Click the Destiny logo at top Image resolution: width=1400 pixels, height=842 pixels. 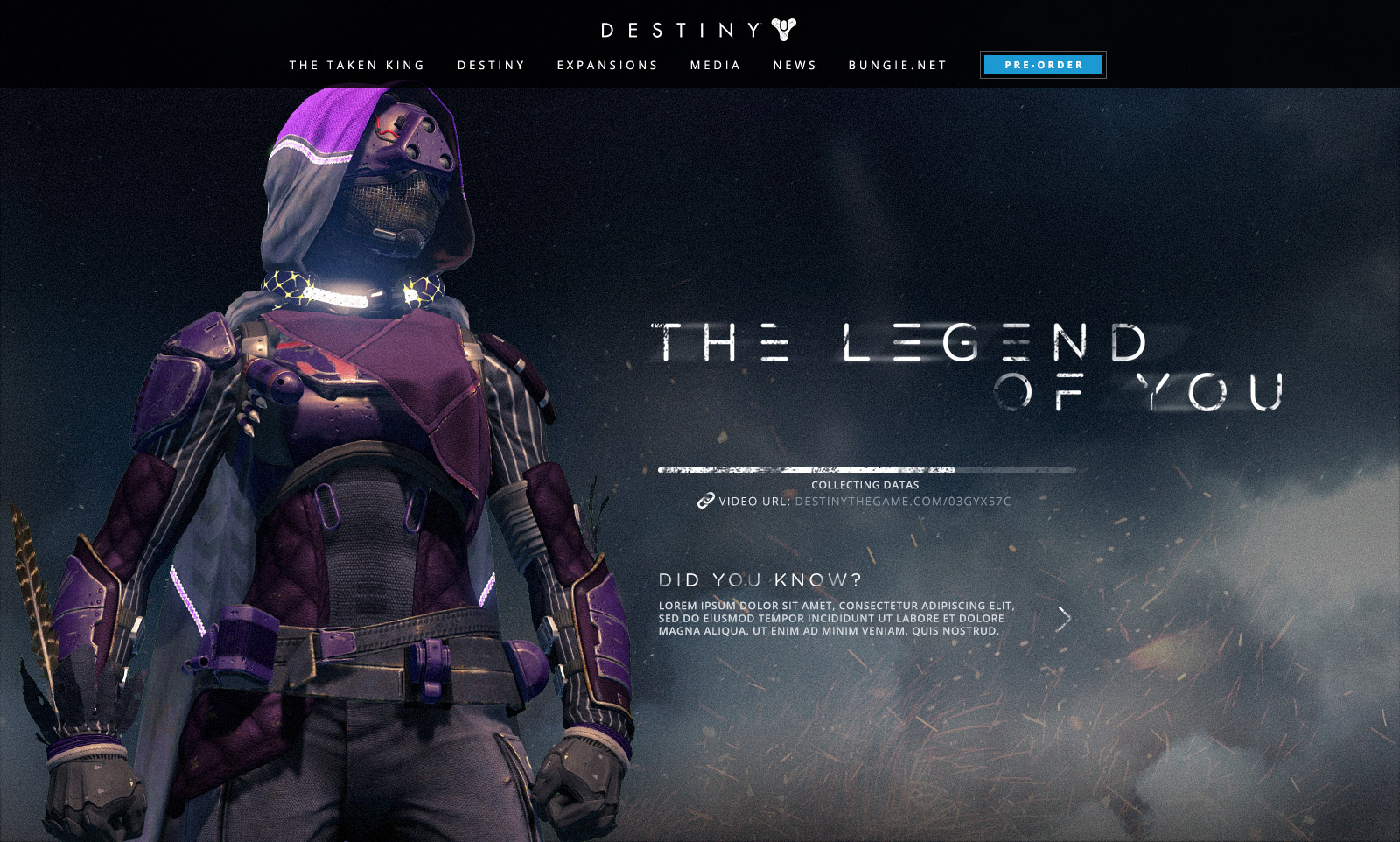(698, 30)
